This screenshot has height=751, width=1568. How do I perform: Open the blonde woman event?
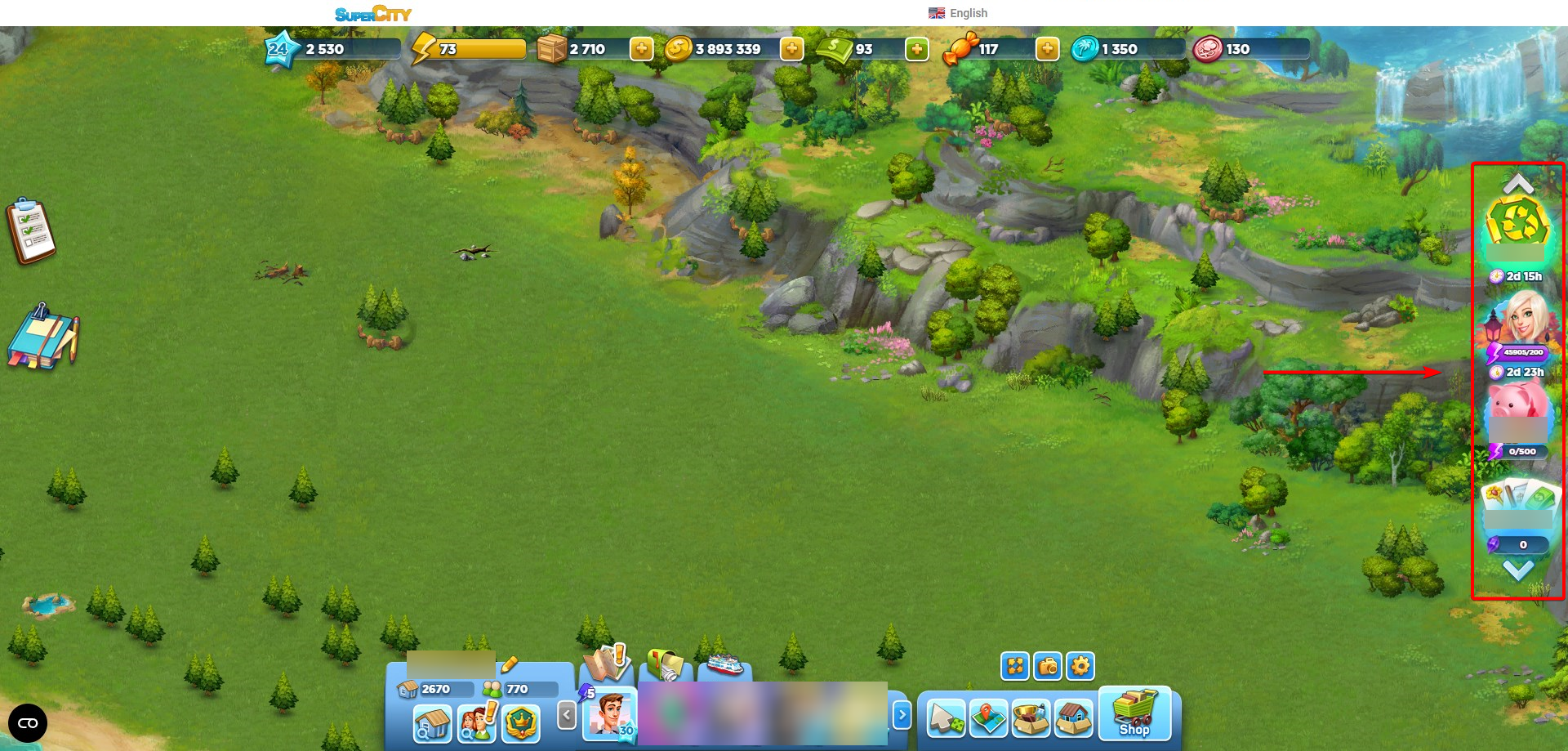point(1521,320)
